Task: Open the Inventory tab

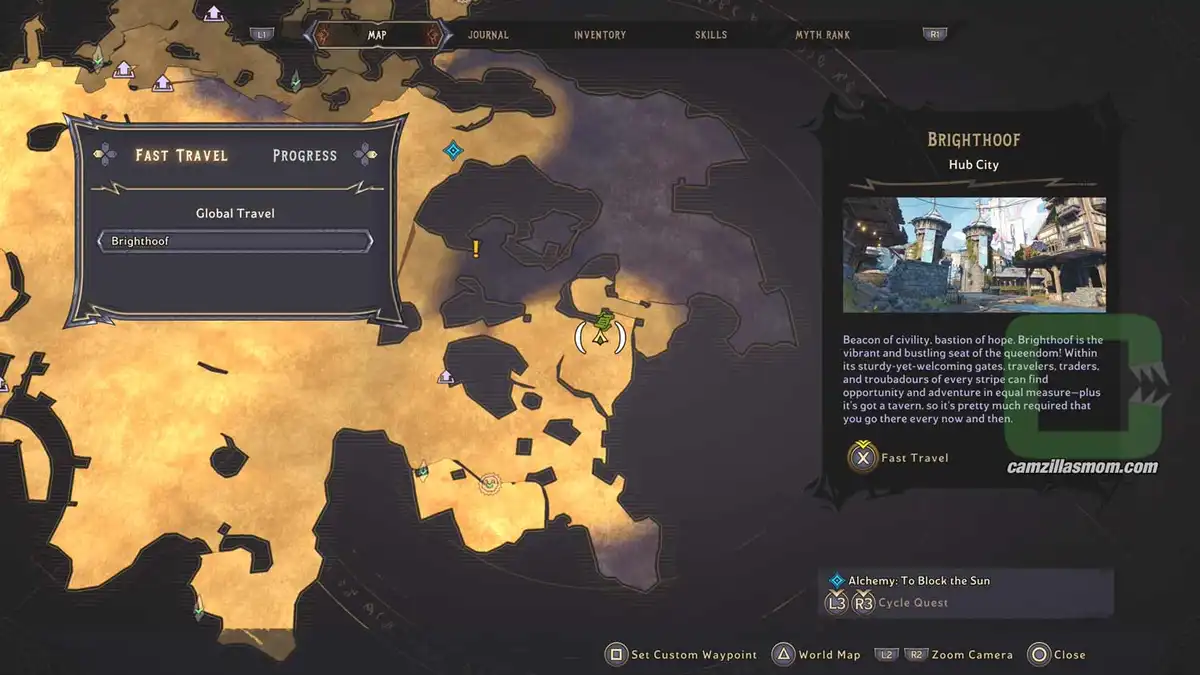Action: (x=600, y=35)
